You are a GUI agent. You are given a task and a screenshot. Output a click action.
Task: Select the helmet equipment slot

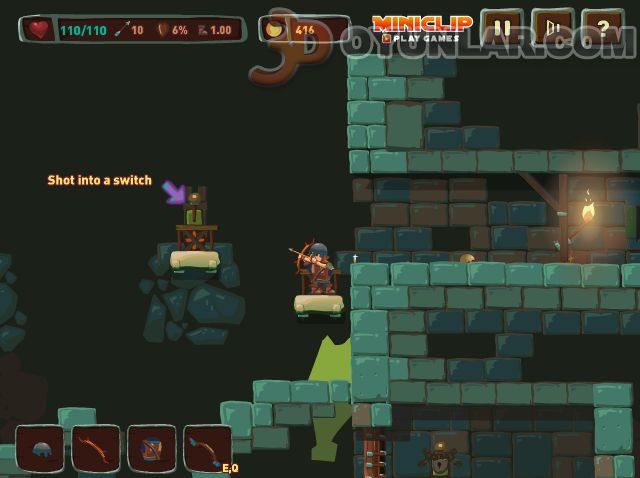40,449
